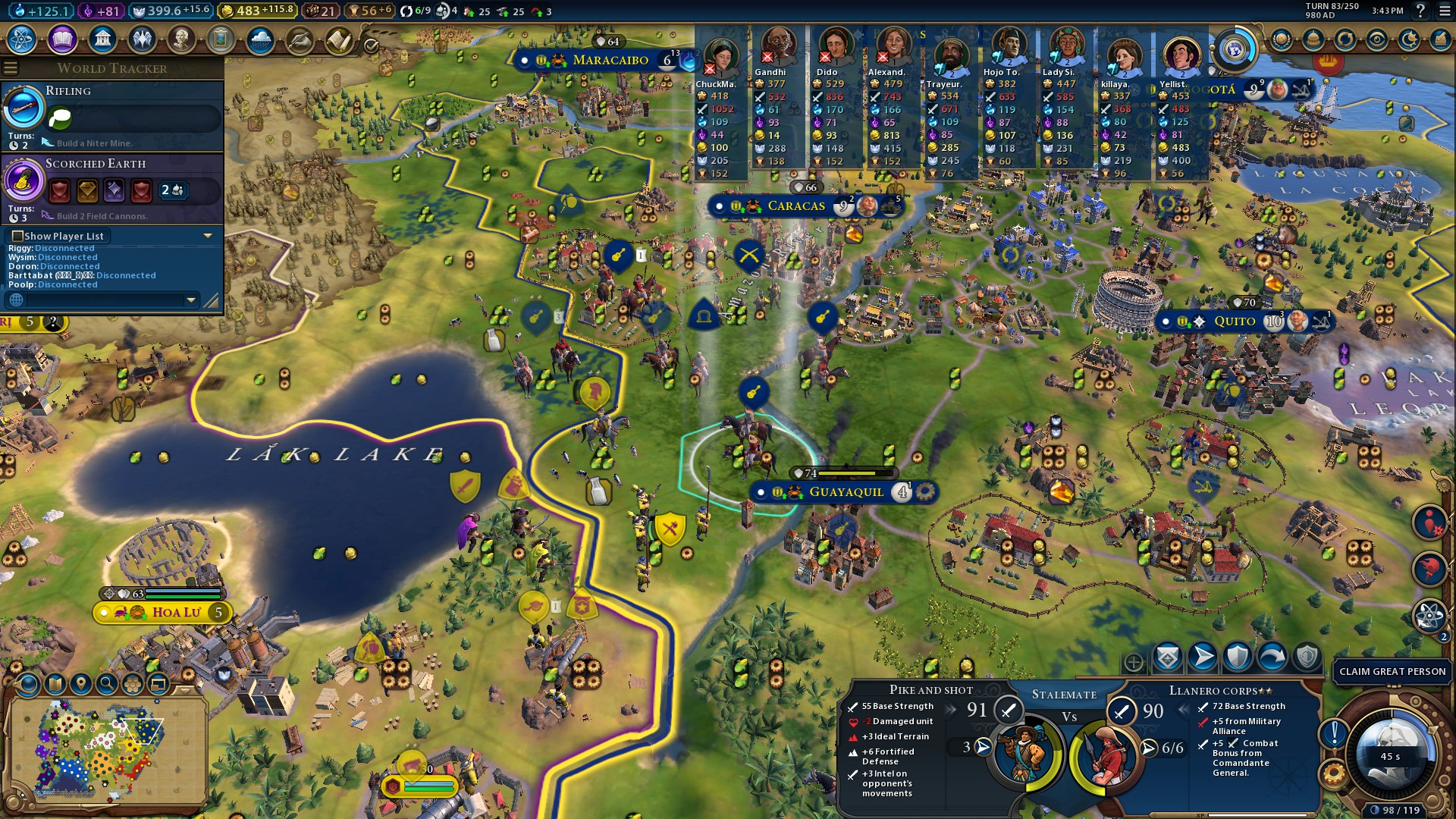Open the Technology tree
Screen dimensions: 1456x819
pyautogui.click(x=22, y=39)
